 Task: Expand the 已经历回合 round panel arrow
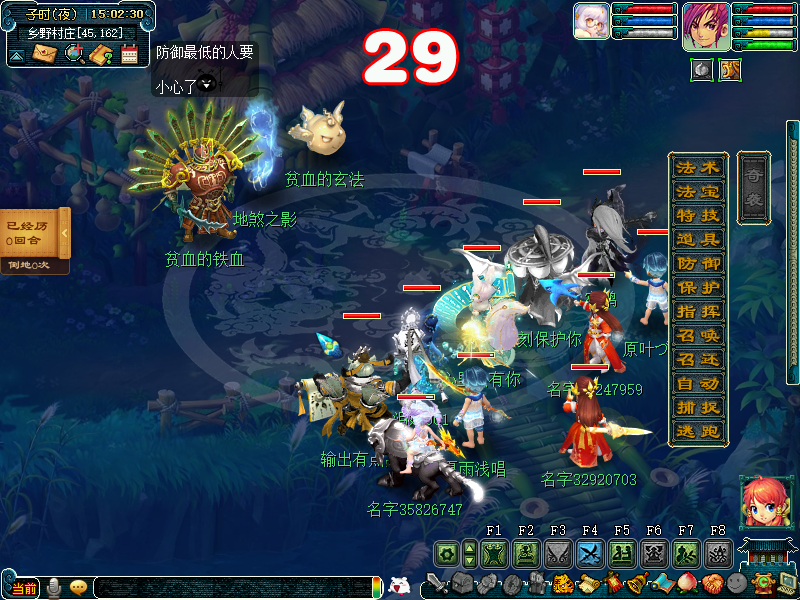(x=64, y=233)
